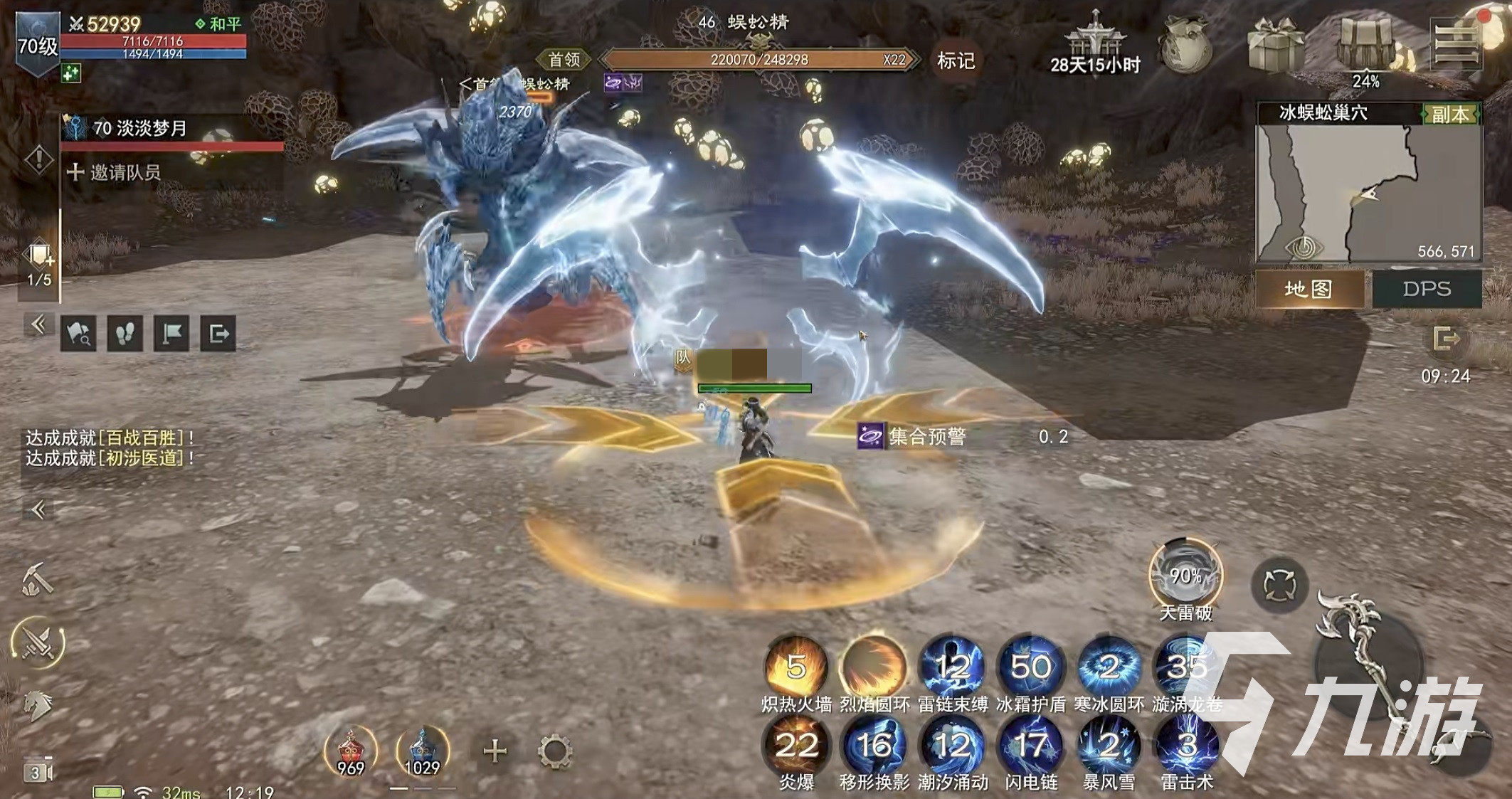Open the gear settings next to potions
1512x799 pixels.
pos(555,751)
